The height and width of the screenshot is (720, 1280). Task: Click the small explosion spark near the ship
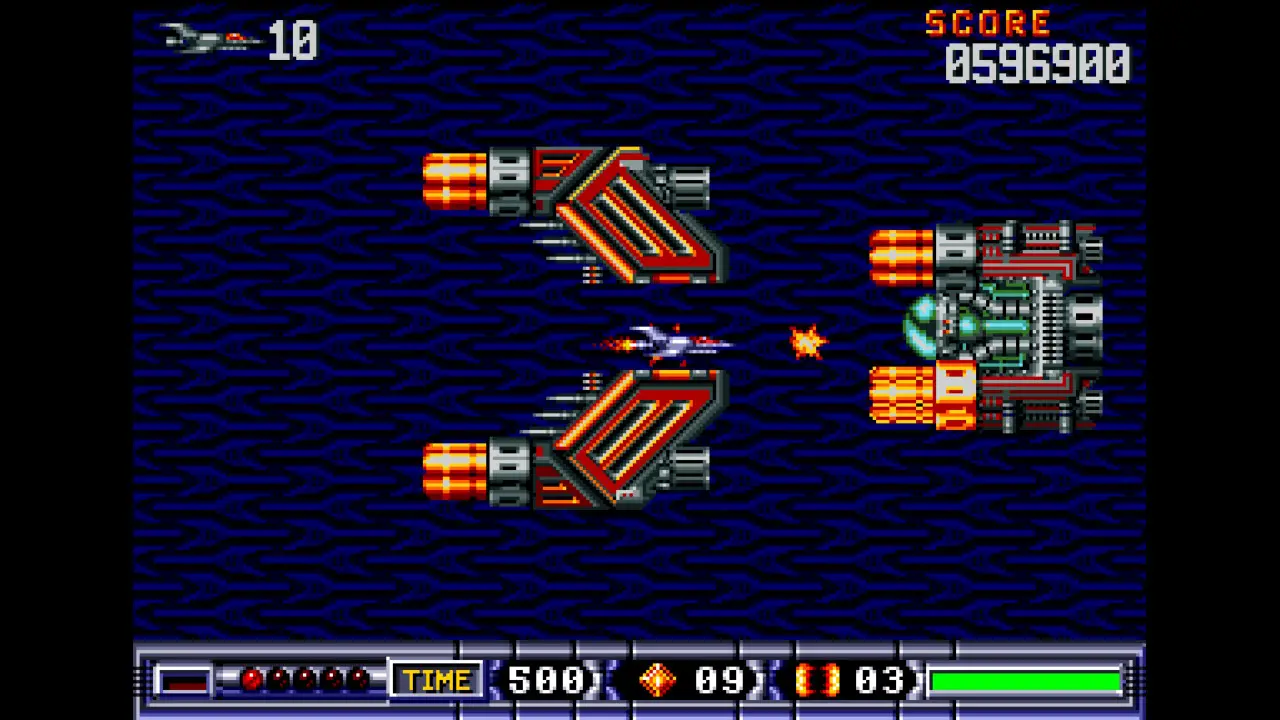click(805, 343)
